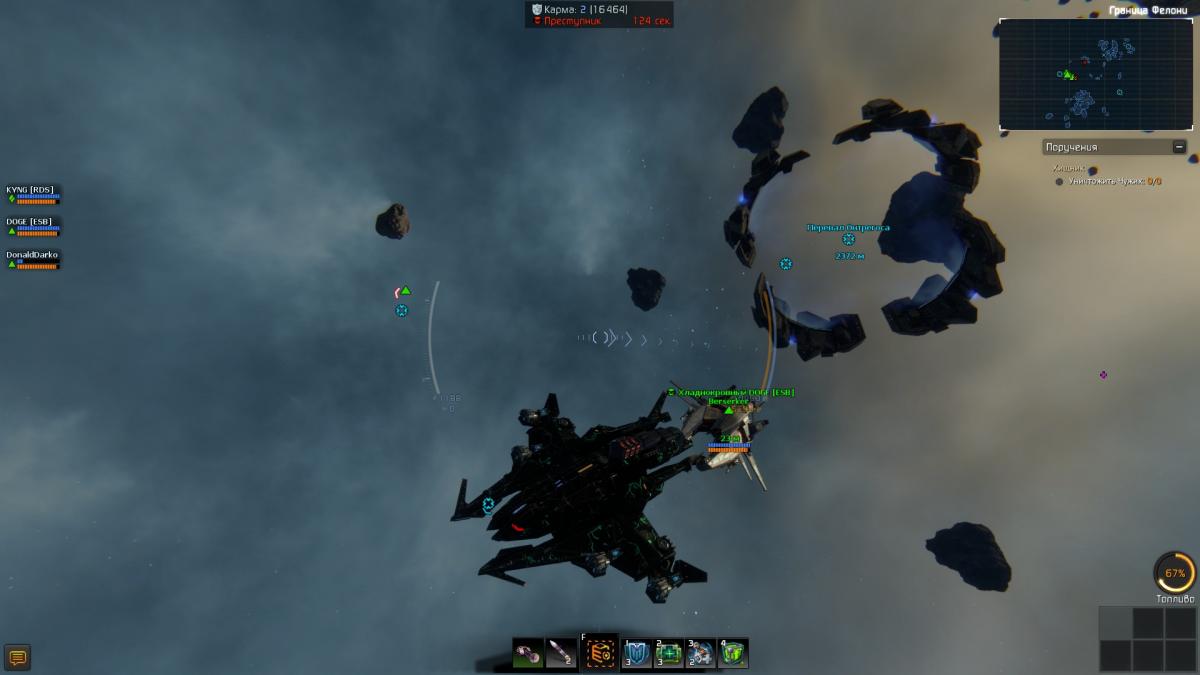Trigger the third active module icon
1200x675 pixels.
[x=701, y=654]
